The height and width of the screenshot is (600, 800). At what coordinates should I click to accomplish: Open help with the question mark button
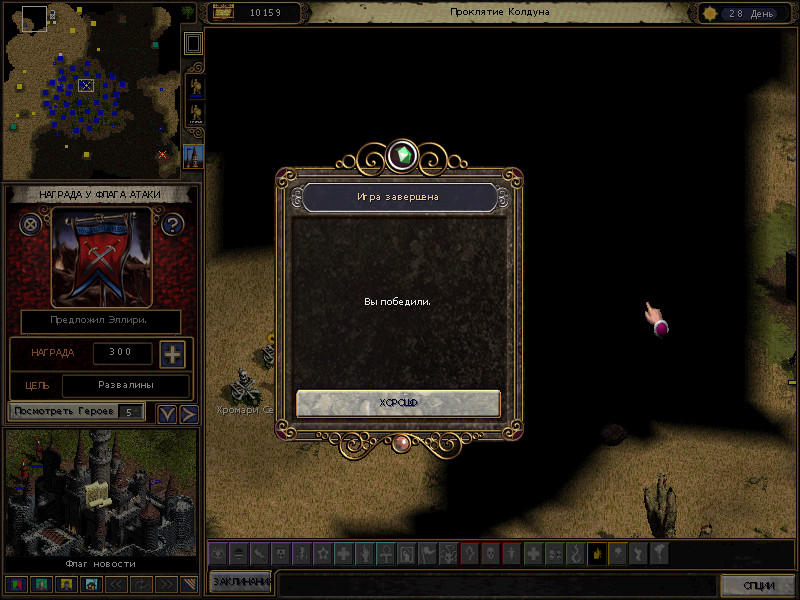pos(172,224)
